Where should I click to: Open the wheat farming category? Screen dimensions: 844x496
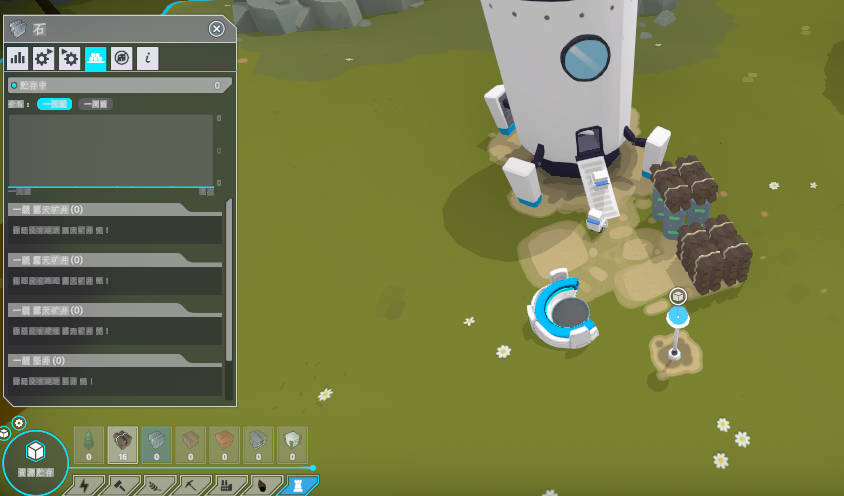(x=154, y=486)
